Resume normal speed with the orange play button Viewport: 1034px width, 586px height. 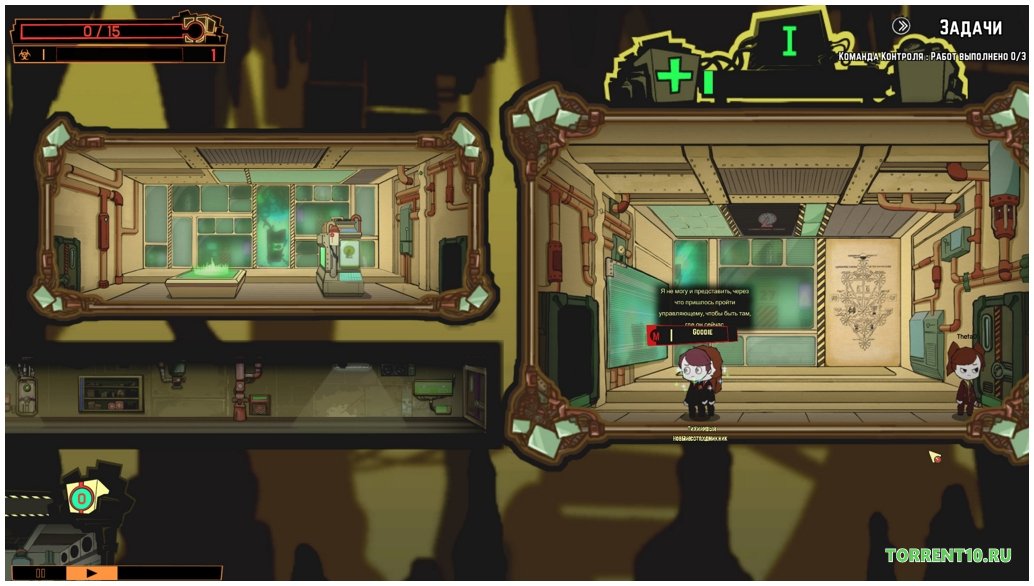tap(91, 573)
